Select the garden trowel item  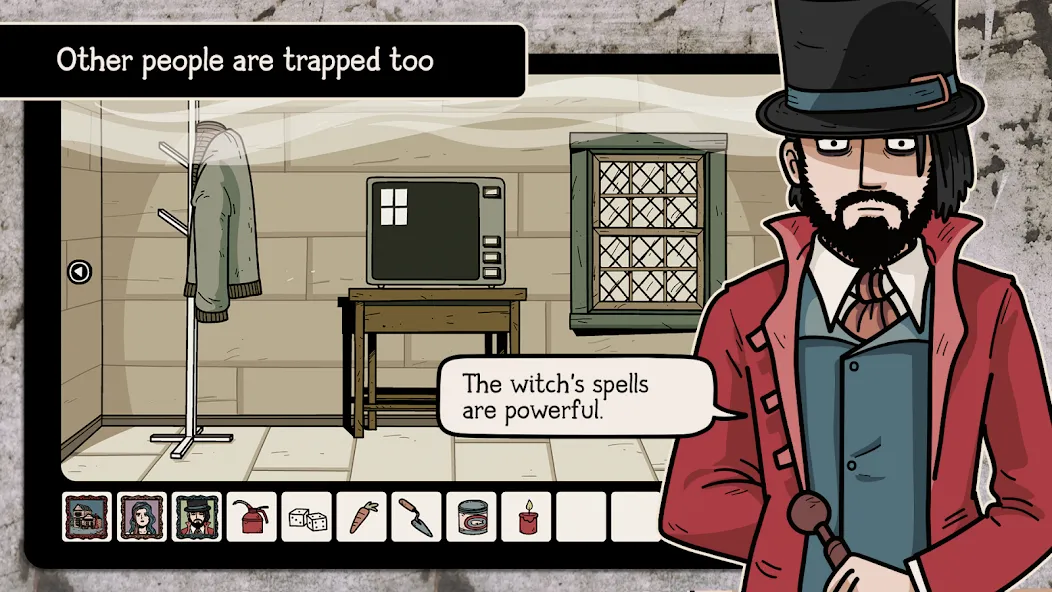tap(416, 517)
